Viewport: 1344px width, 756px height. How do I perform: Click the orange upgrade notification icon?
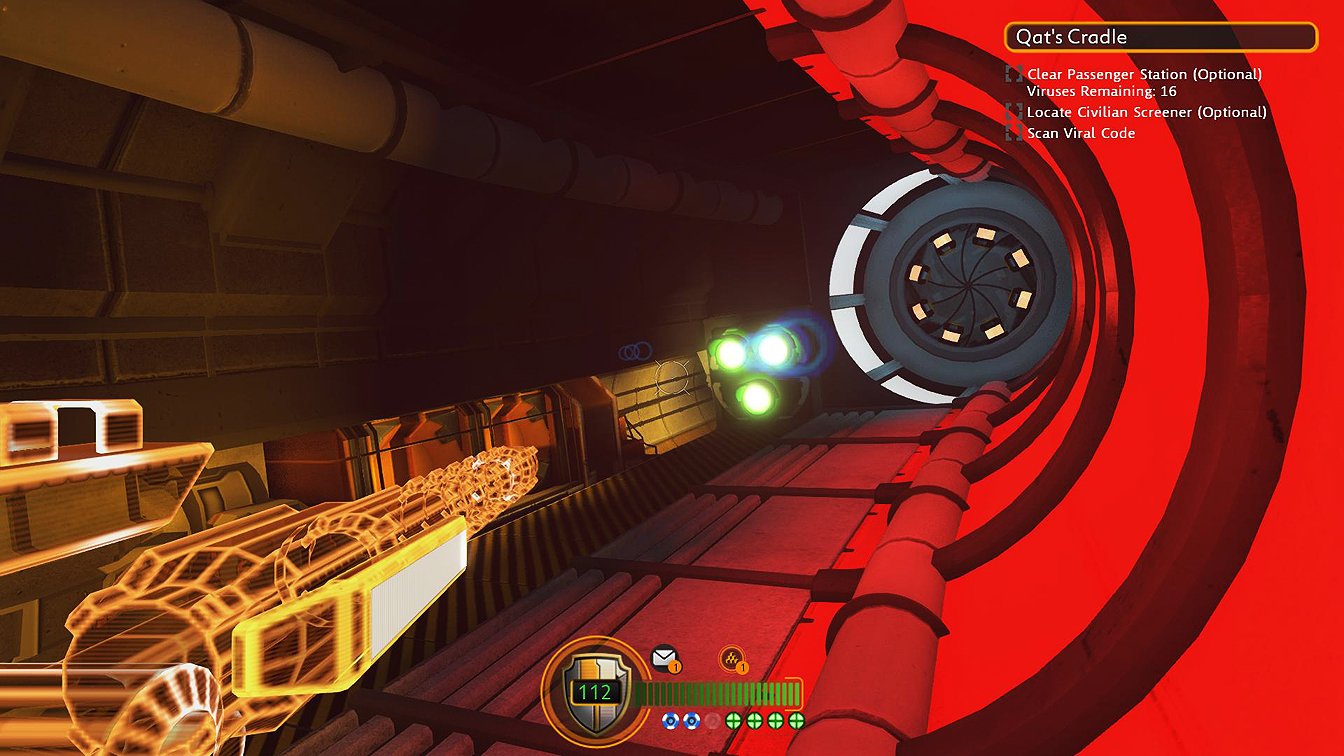coord(731,659)
